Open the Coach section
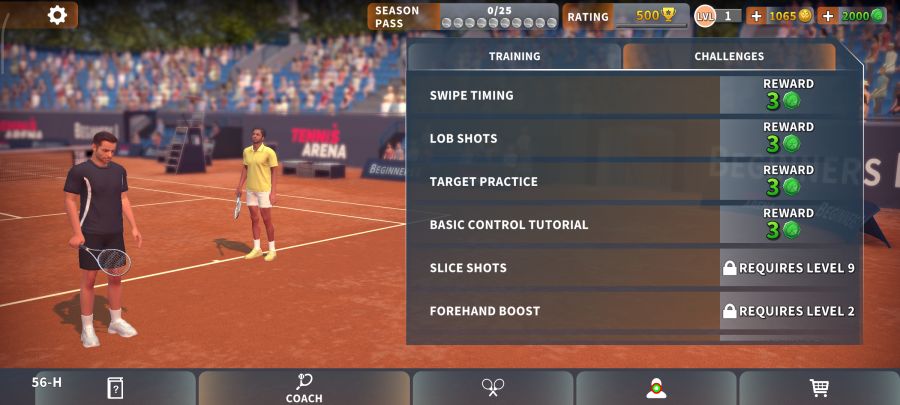900x405 pixels. click(x=304, y=388)
